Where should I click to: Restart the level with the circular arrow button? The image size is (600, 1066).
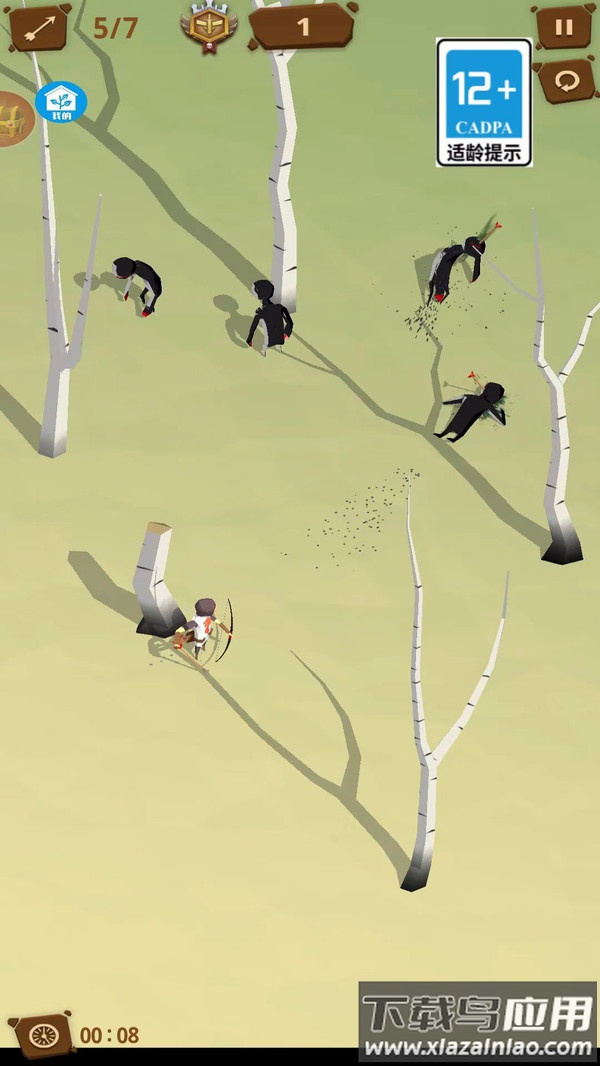567,81
